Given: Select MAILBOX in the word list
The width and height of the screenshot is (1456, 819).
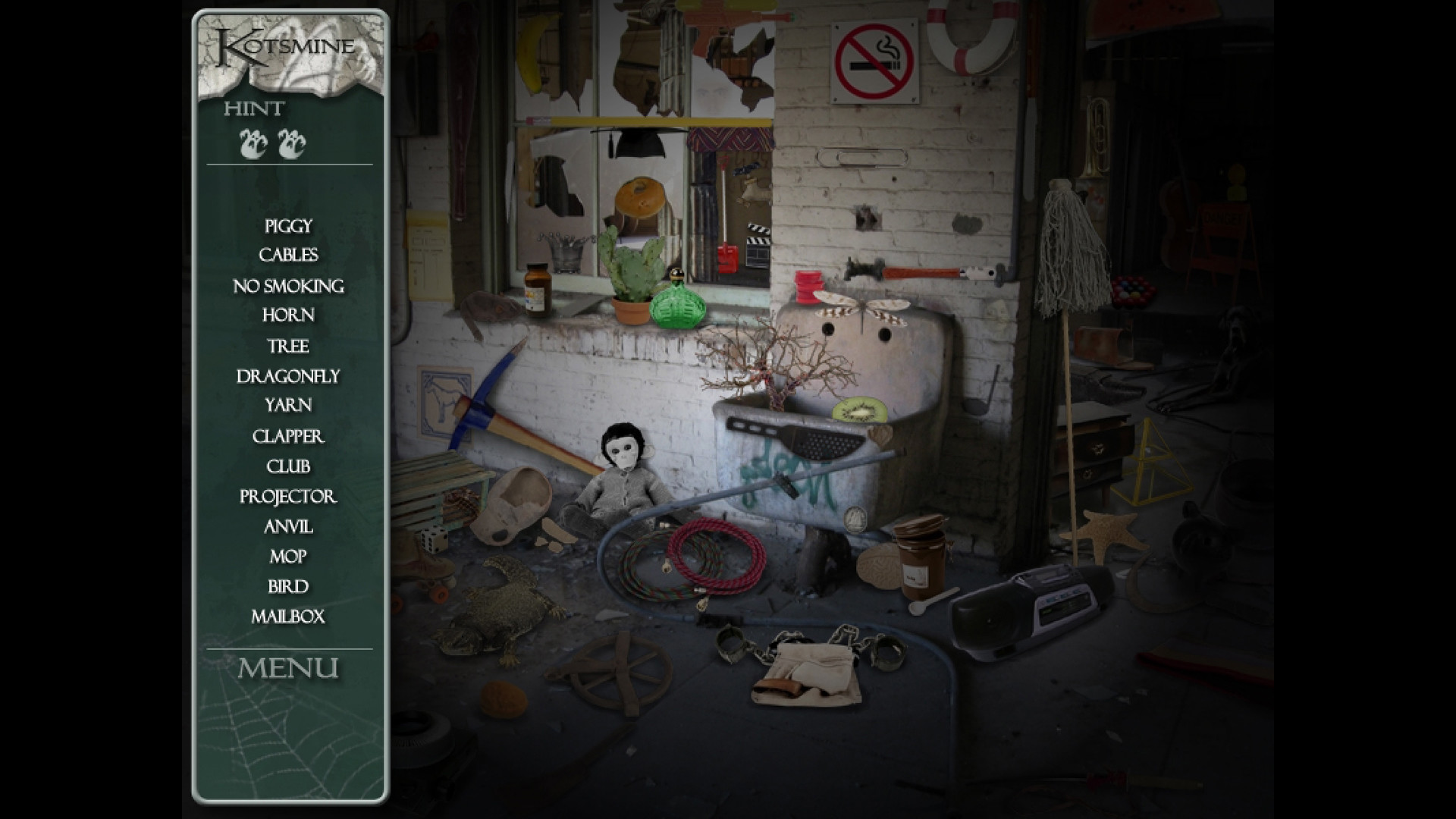Looking at the screenshot, I should pyautogui.click(x=289, y=618).
